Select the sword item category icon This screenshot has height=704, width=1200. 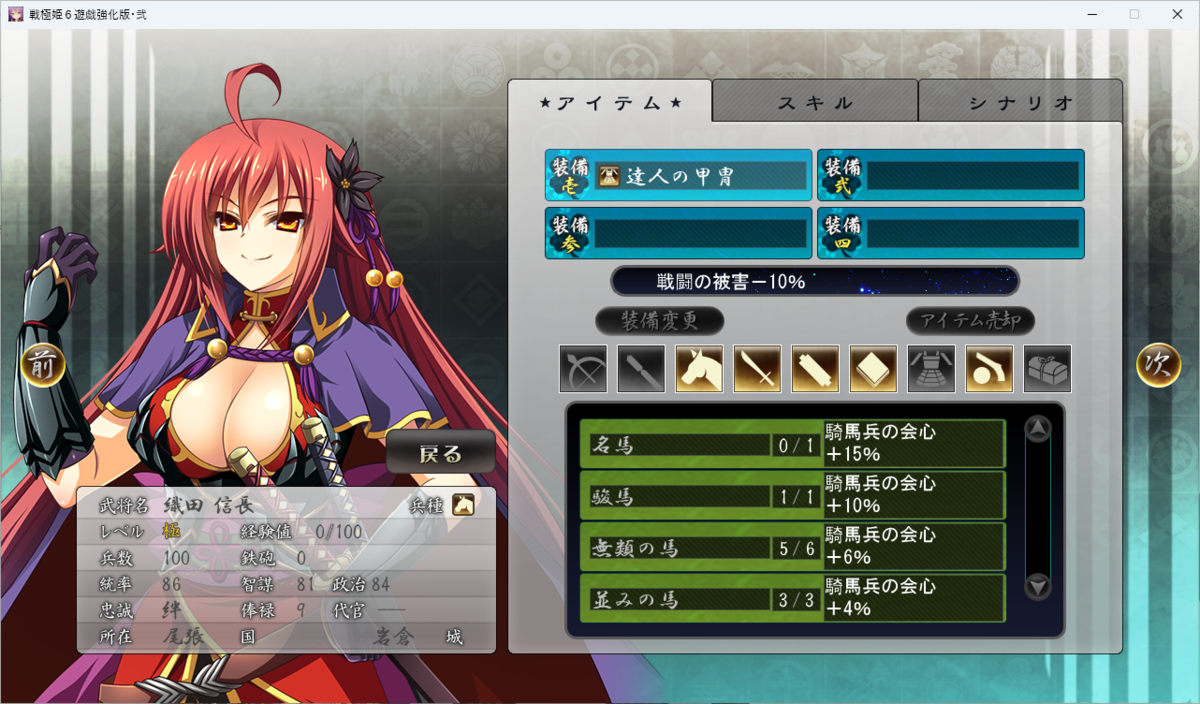tap(757, 368)
